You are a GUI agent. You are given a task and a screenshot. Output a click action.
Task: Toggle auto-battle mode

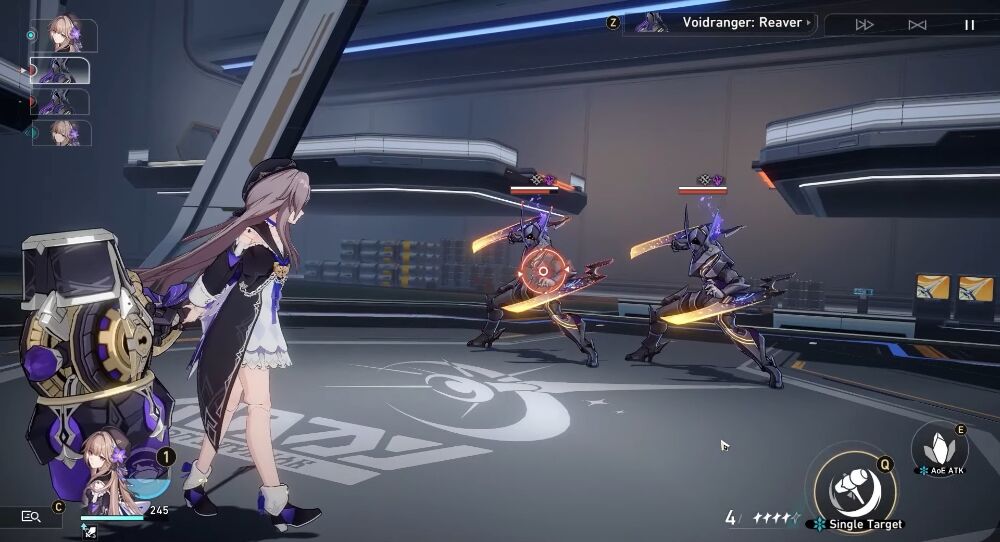[x=917, y=25]
